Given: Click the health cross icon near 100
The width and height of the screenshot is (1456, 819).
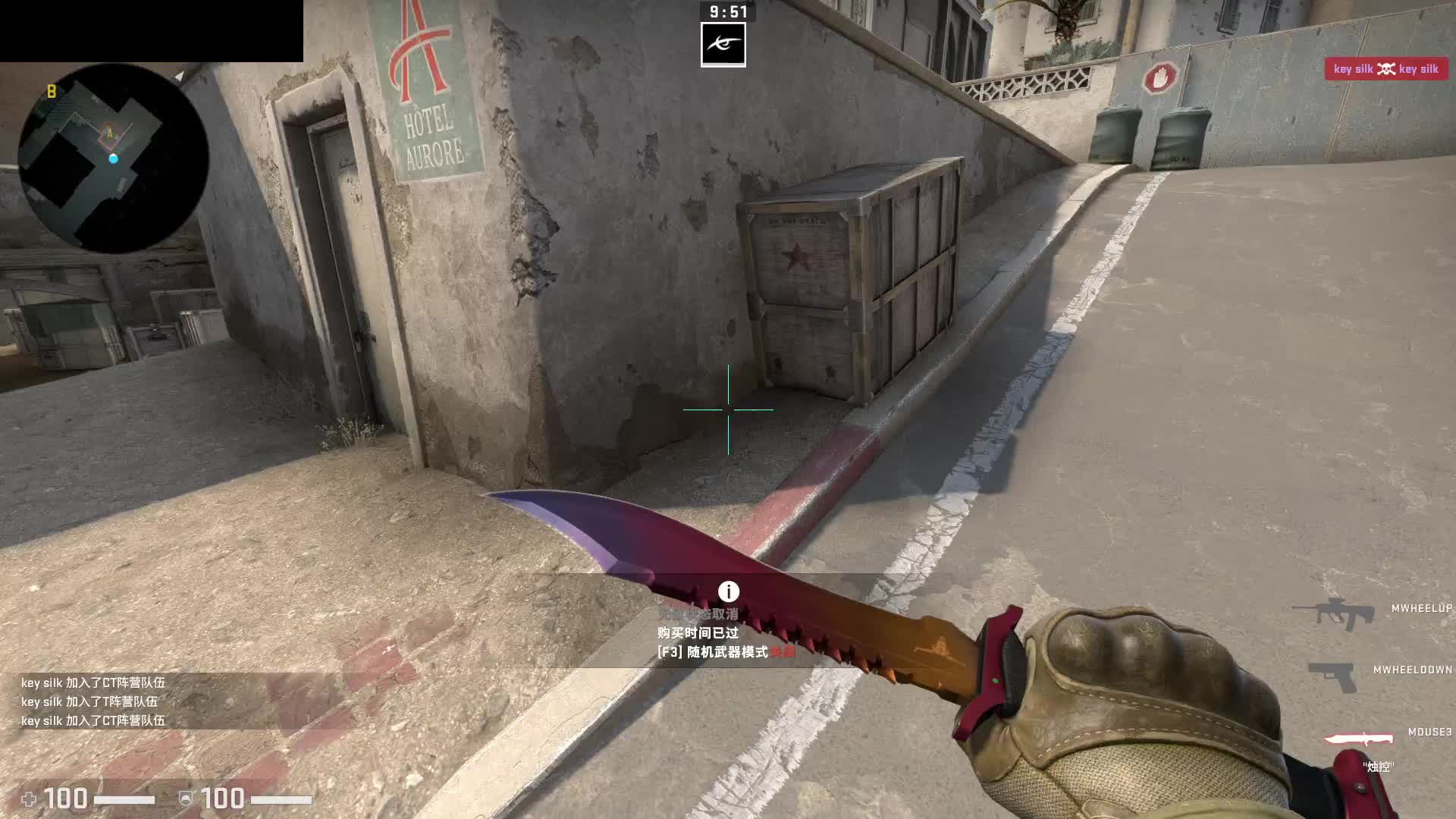Looking at the screenshot, I should [29, 797].
